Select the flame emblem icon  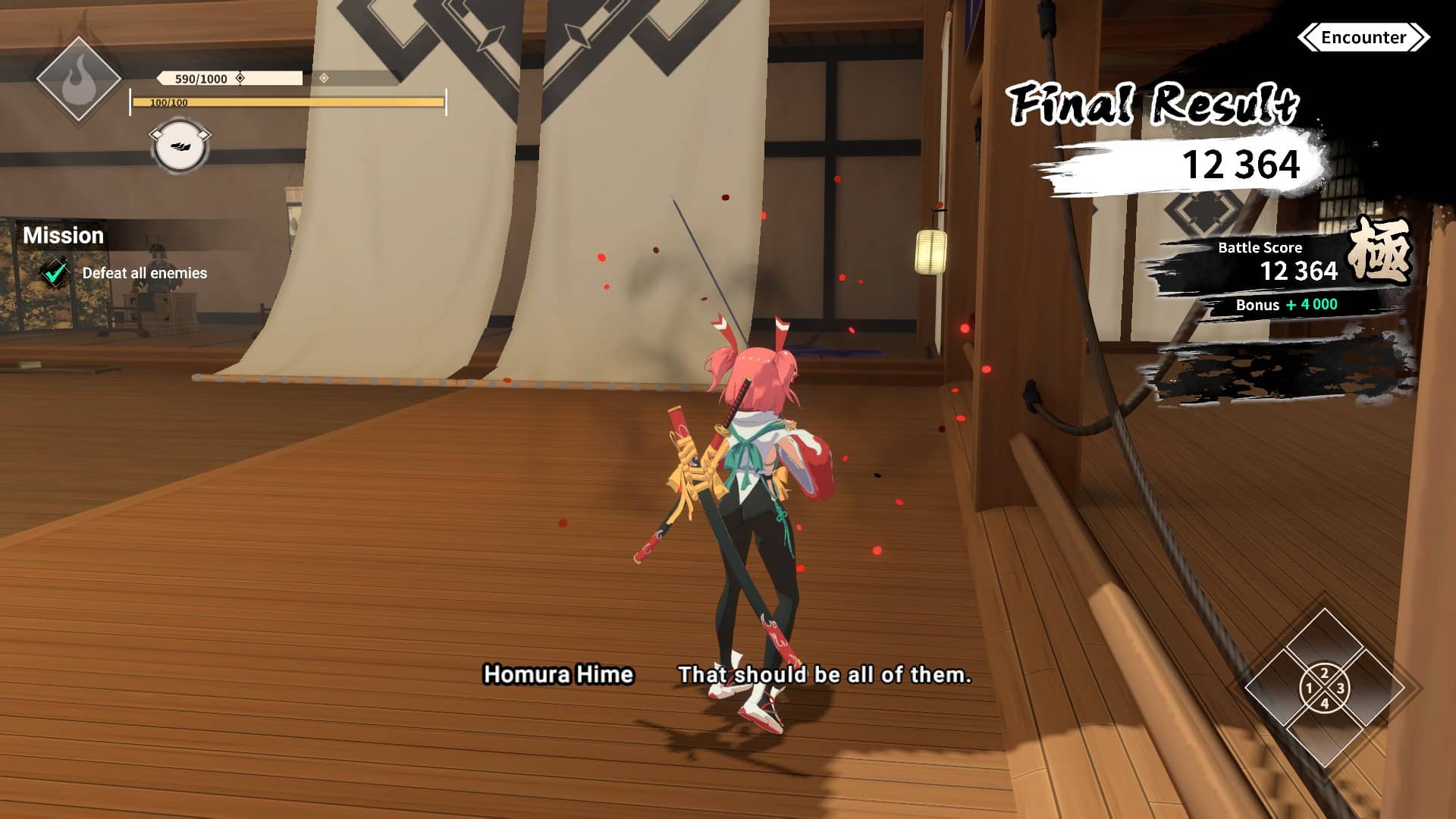tap(78, 80)
